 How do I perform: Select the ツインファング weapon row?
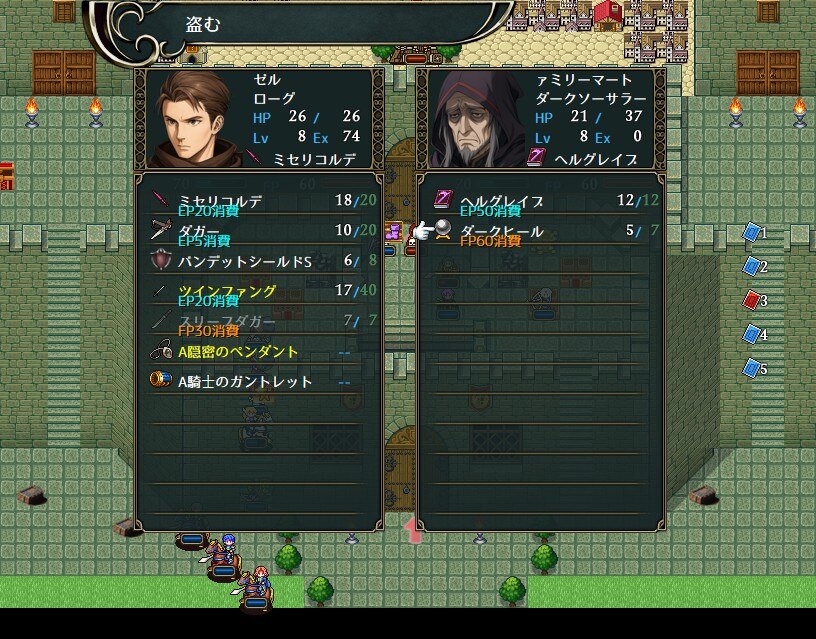(258, 291)
